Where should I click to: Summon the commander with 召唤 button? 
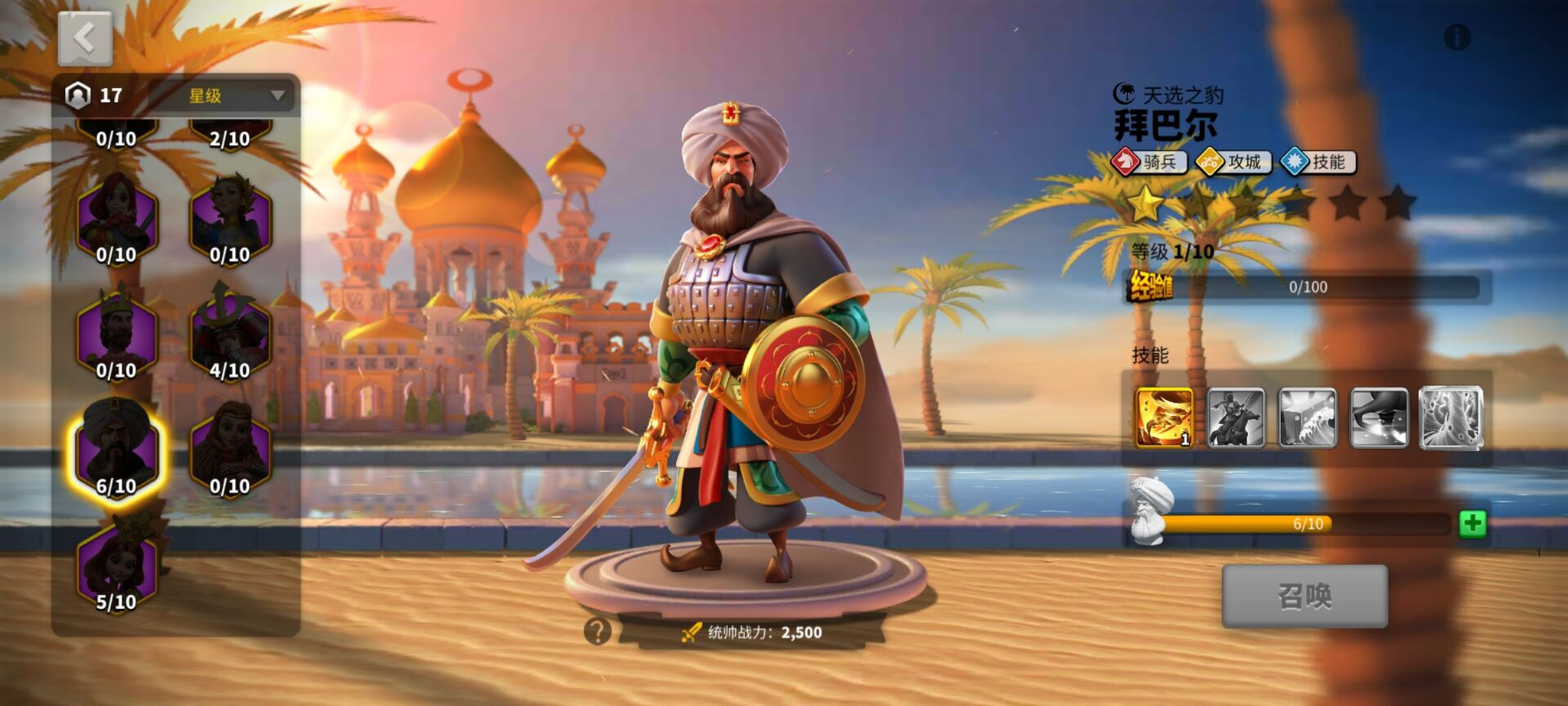[1304, 596]
